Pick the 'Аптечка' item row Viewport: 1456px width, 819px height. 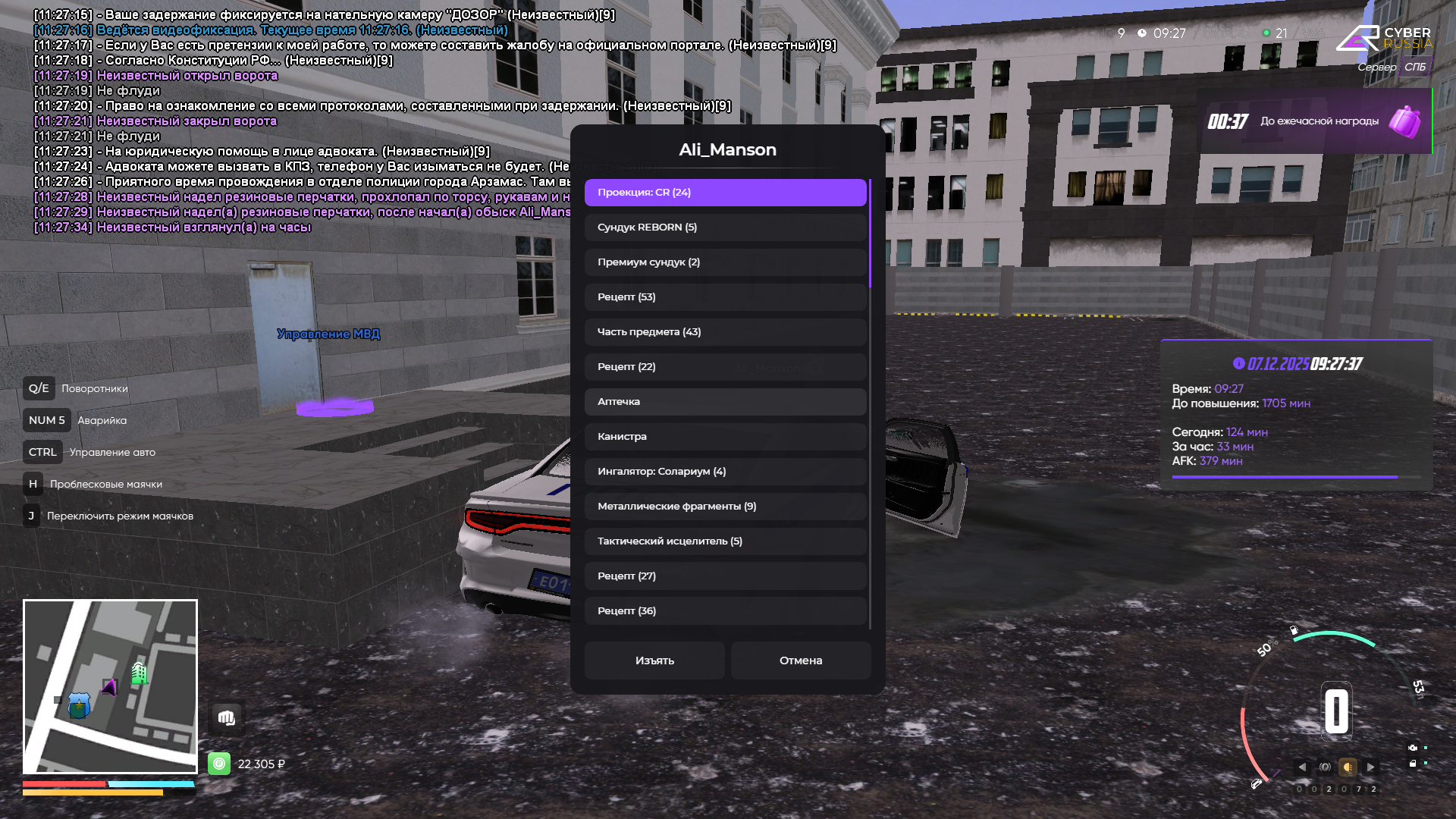point(725,402)
